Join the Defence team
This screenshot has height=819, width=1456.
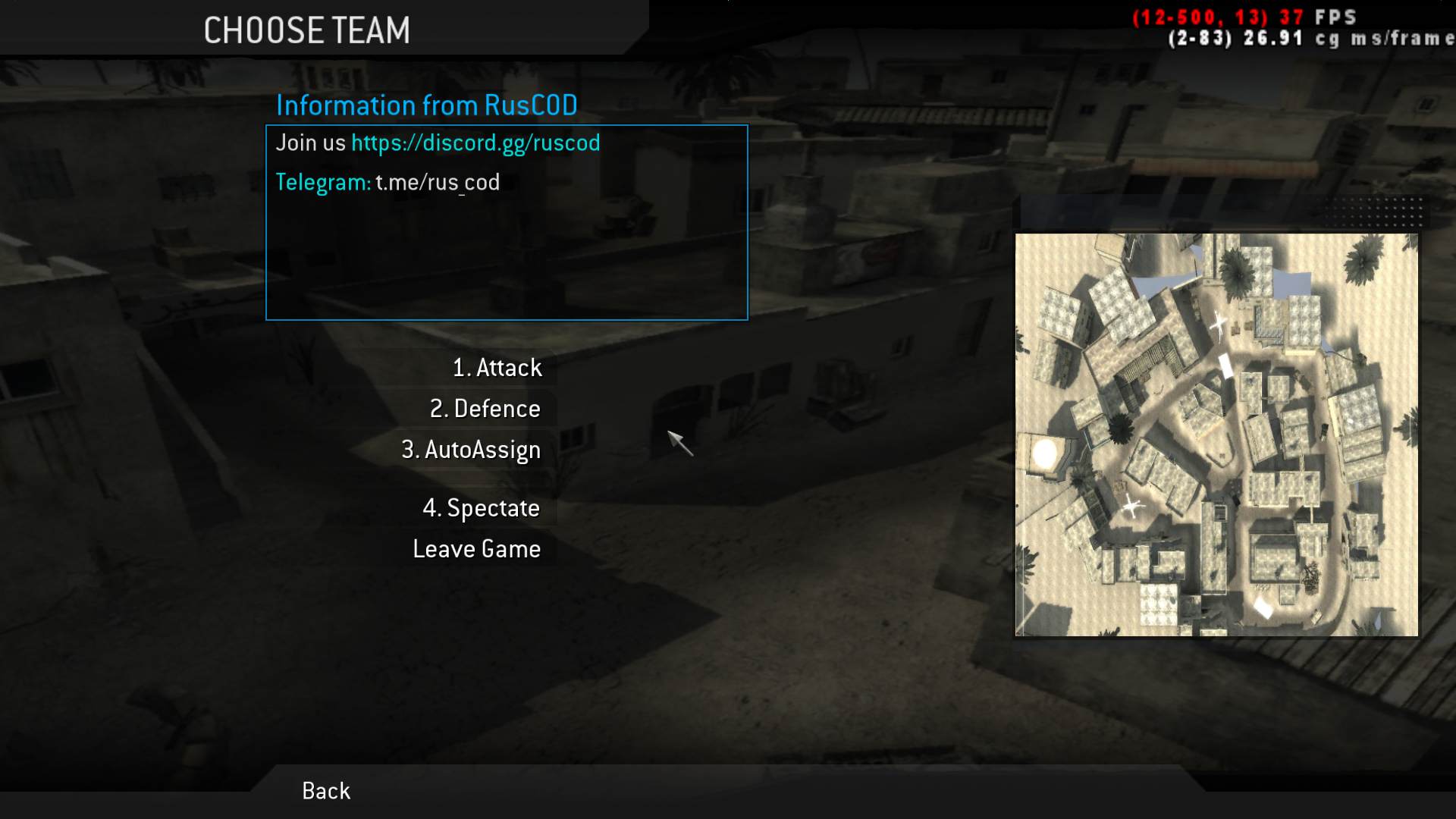(485, 409)
